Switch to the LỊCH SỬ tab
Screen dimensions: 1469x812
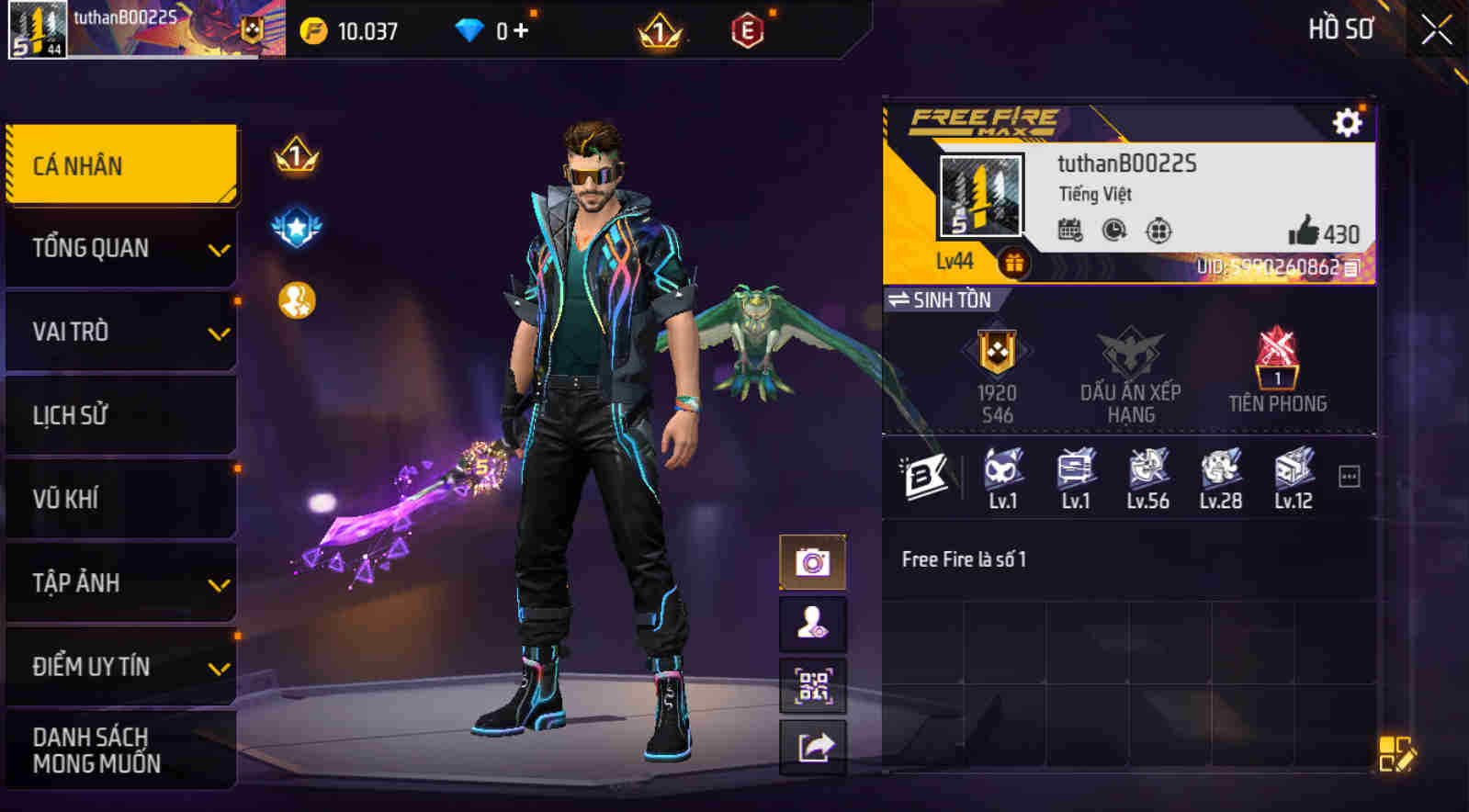(x=120, y=415)
